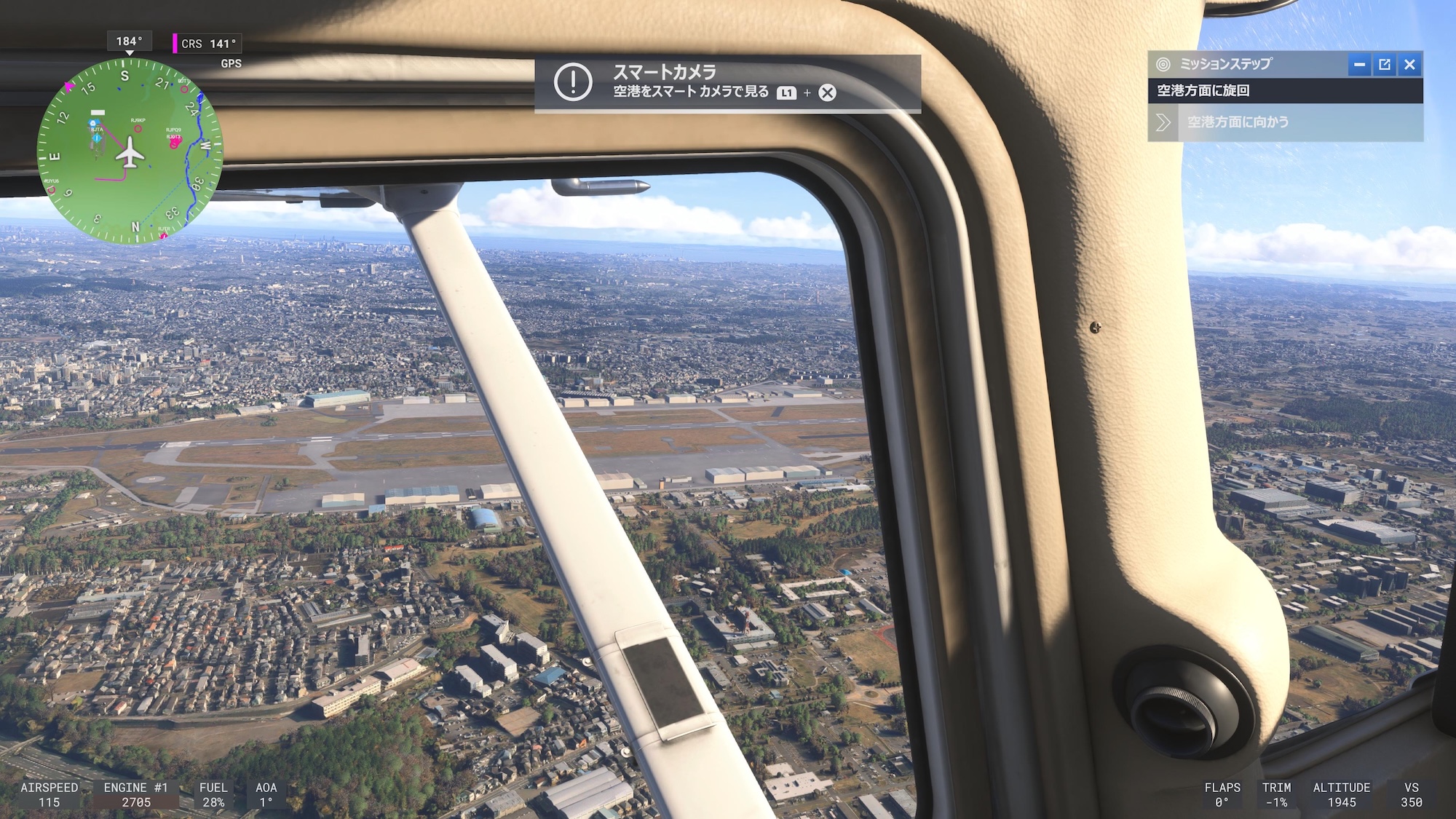The height and width of the screenshot is (819, 1456).
Task: Click the ALTITUDE 1945 readout
Action: 1342,794
